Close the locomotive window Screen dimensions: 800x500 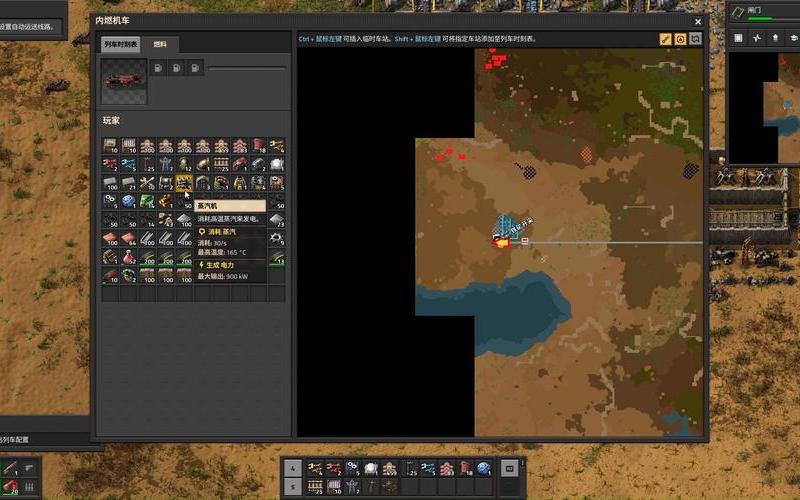click(698, 21)
